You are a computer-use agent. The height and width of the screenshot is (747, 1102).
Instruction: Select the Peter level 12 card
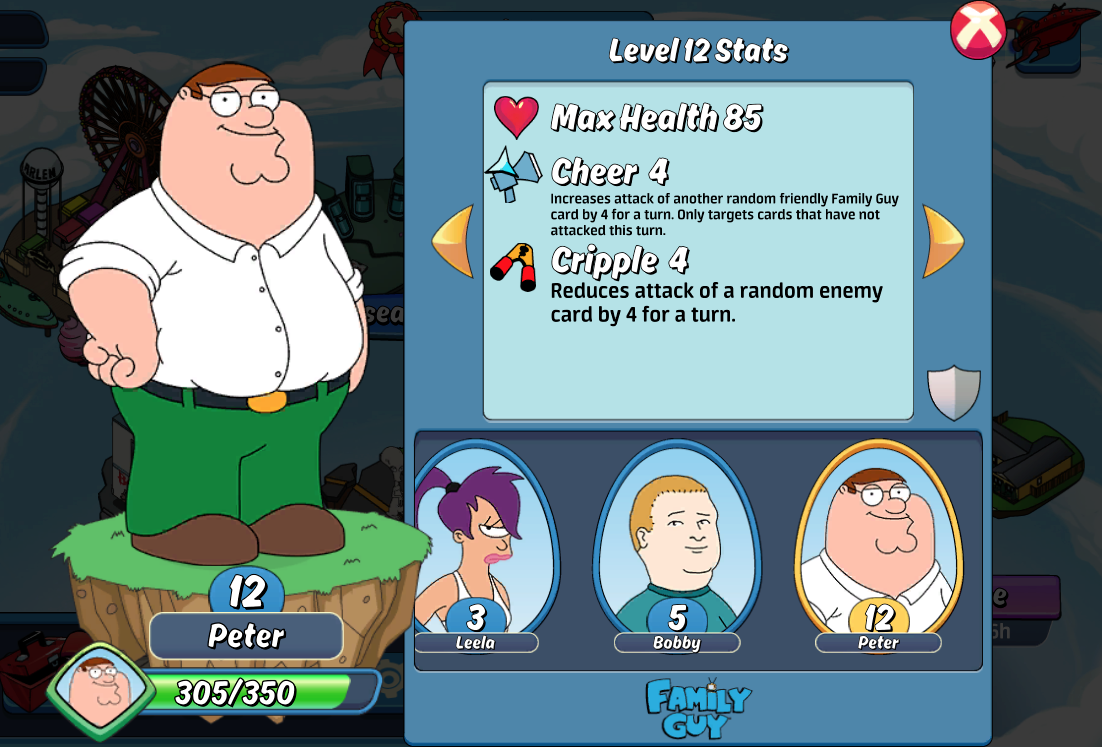coord(878,545)
